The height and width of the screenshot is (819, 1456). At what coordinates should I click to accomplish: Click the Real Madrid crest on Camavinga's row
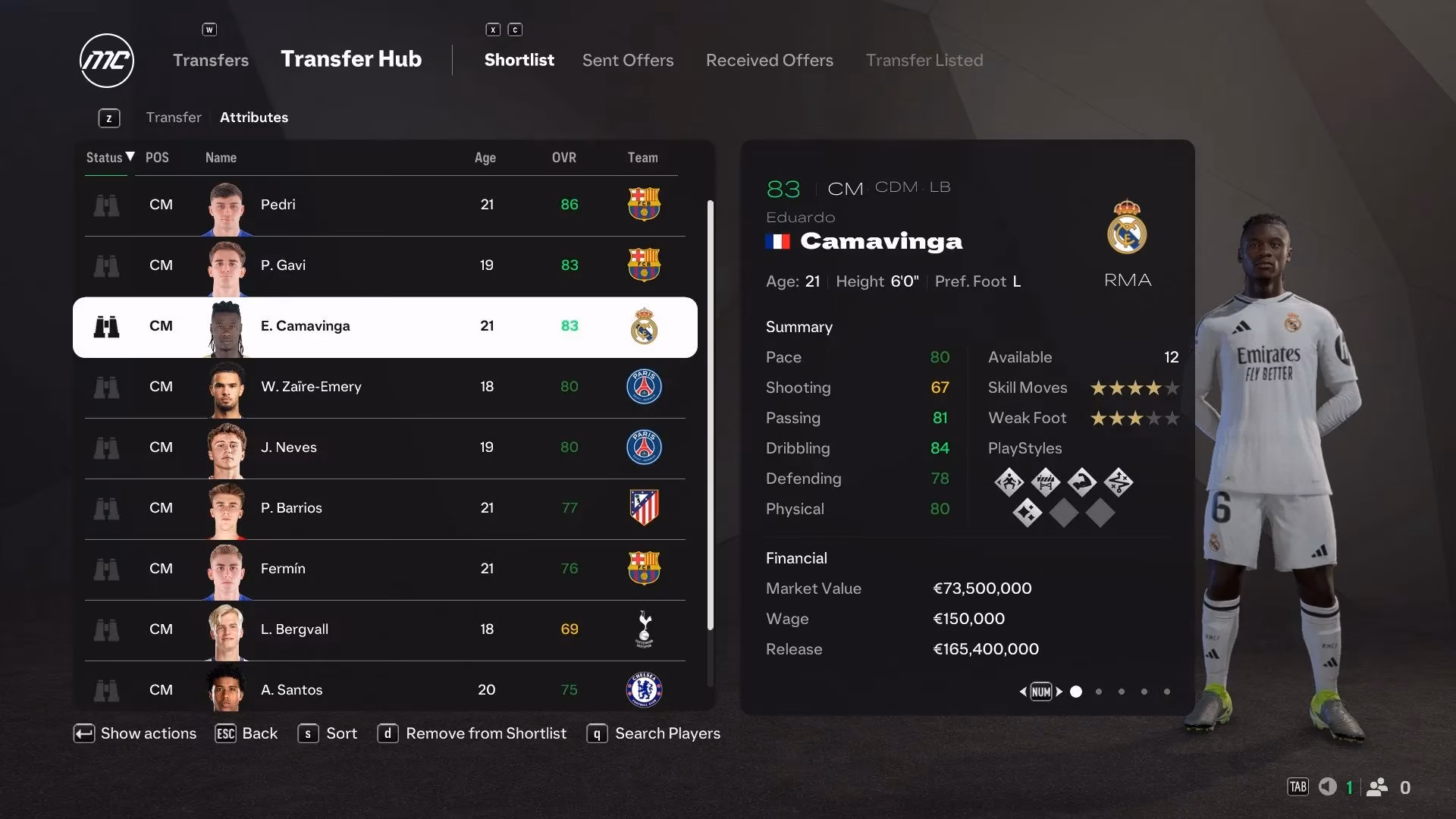pos(644,326)
